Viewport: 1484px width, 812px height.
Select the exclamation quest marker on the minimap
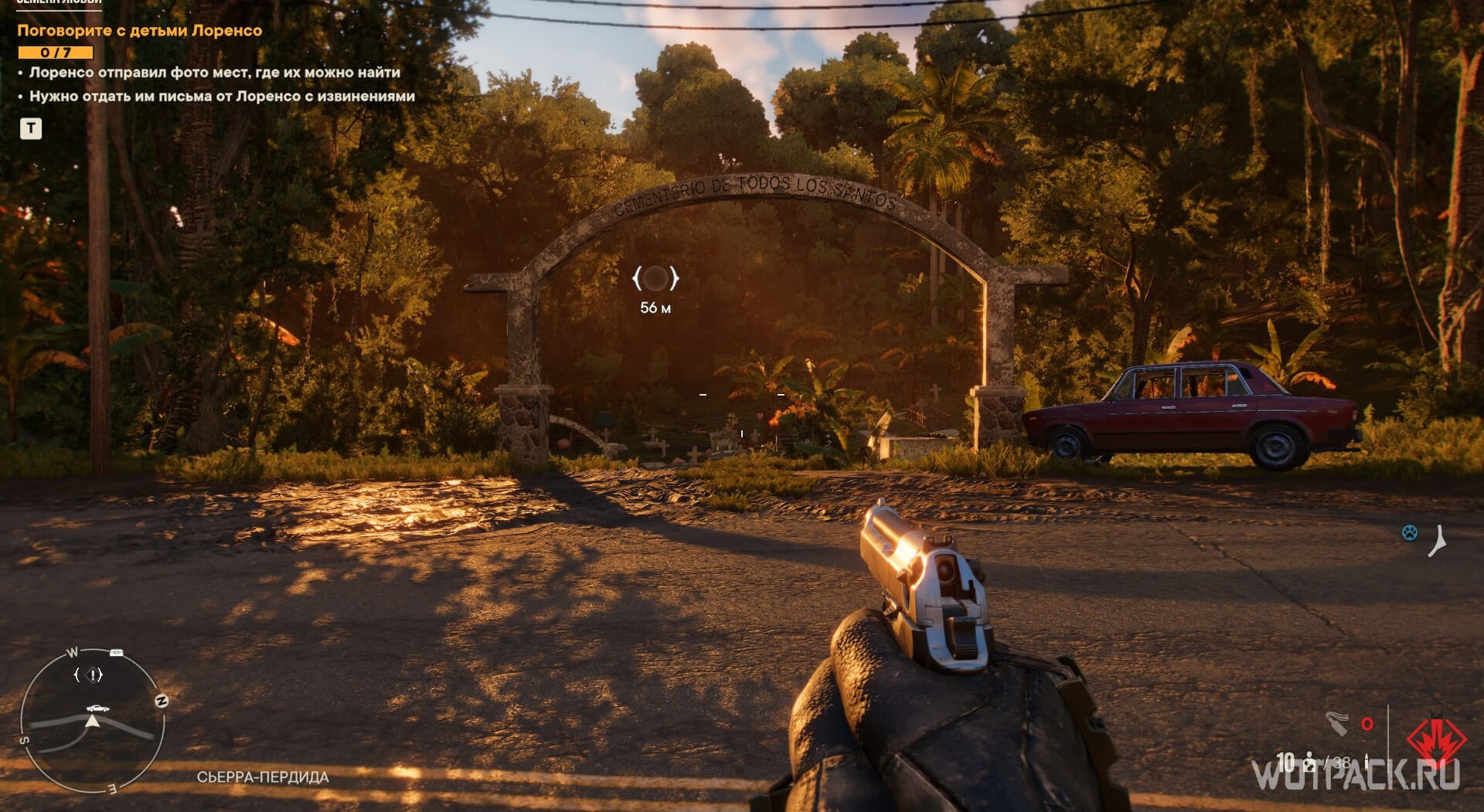point(94,675)
